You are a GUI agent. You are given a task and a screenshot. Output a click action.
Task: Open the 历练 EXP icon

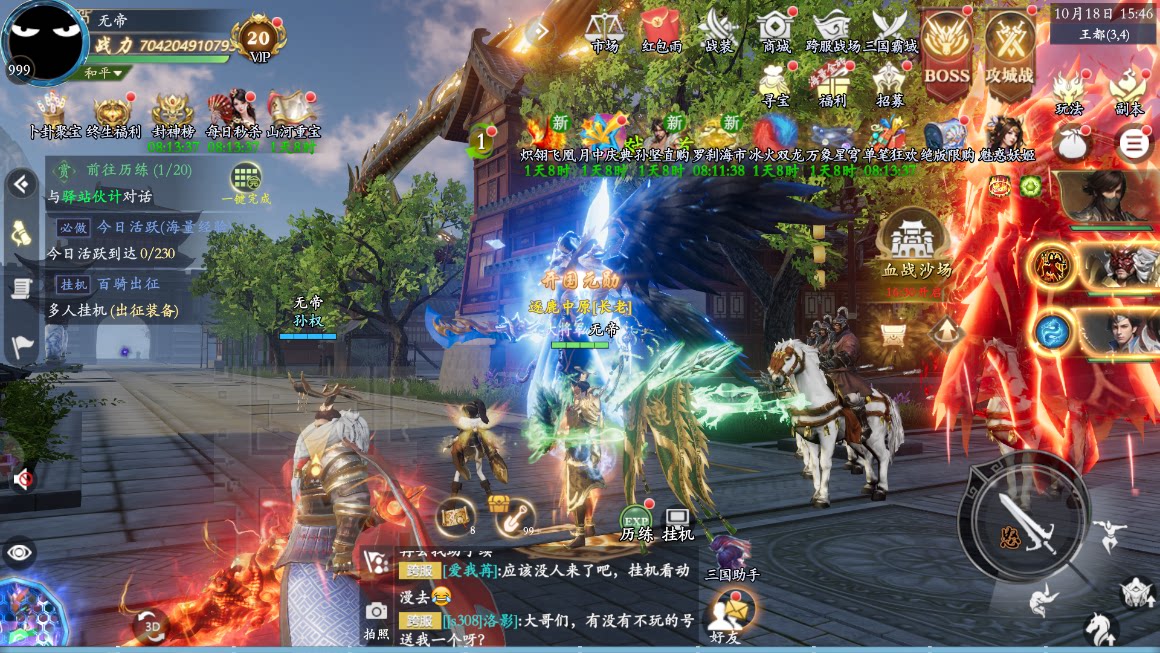(x=635, y=522)
